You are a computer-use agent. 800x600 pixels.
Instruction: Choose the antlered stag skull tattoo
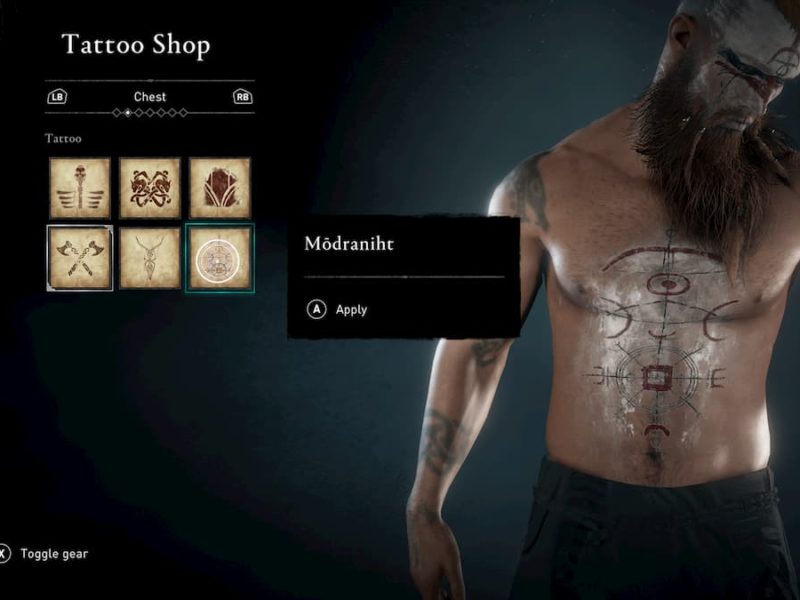pyautogui.click(x=150, y=258)
